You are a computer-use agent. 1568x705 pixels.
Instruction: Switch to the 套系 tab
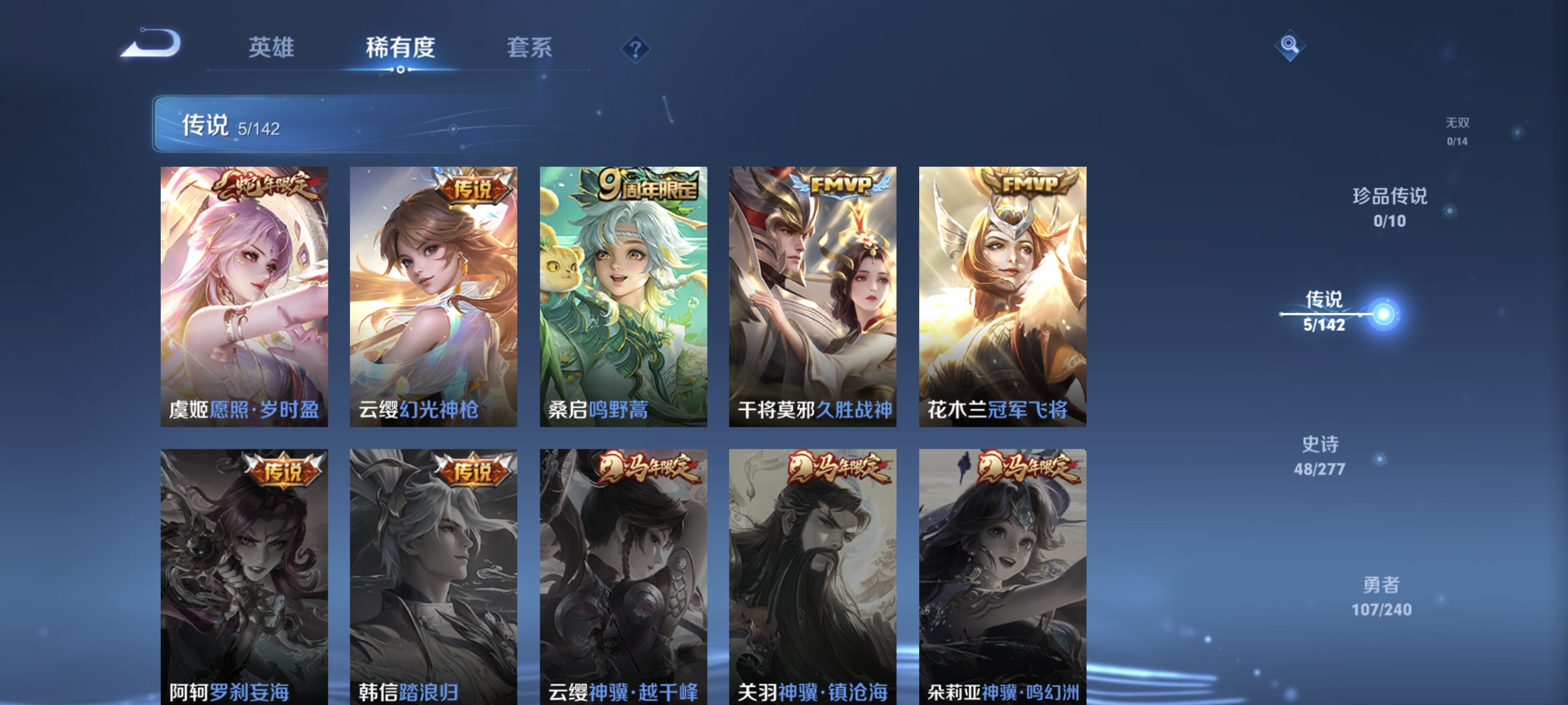tap(530, 48)
